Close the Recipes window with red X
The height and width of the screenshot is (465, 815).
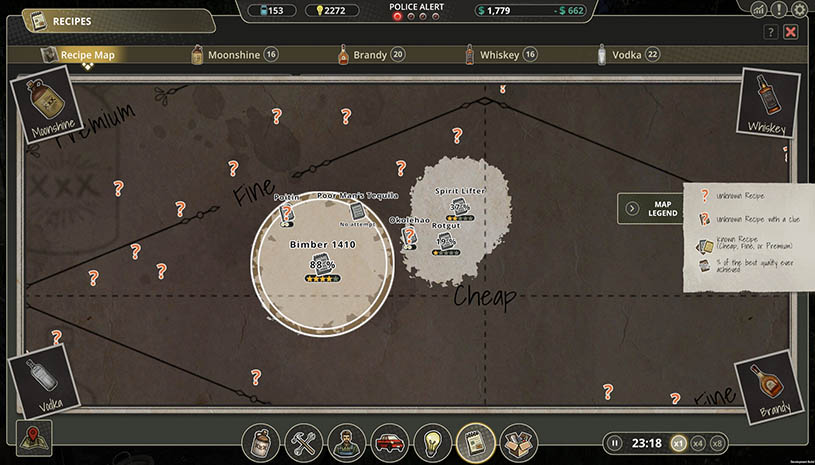pyautogui.click(x=791, y=32)
